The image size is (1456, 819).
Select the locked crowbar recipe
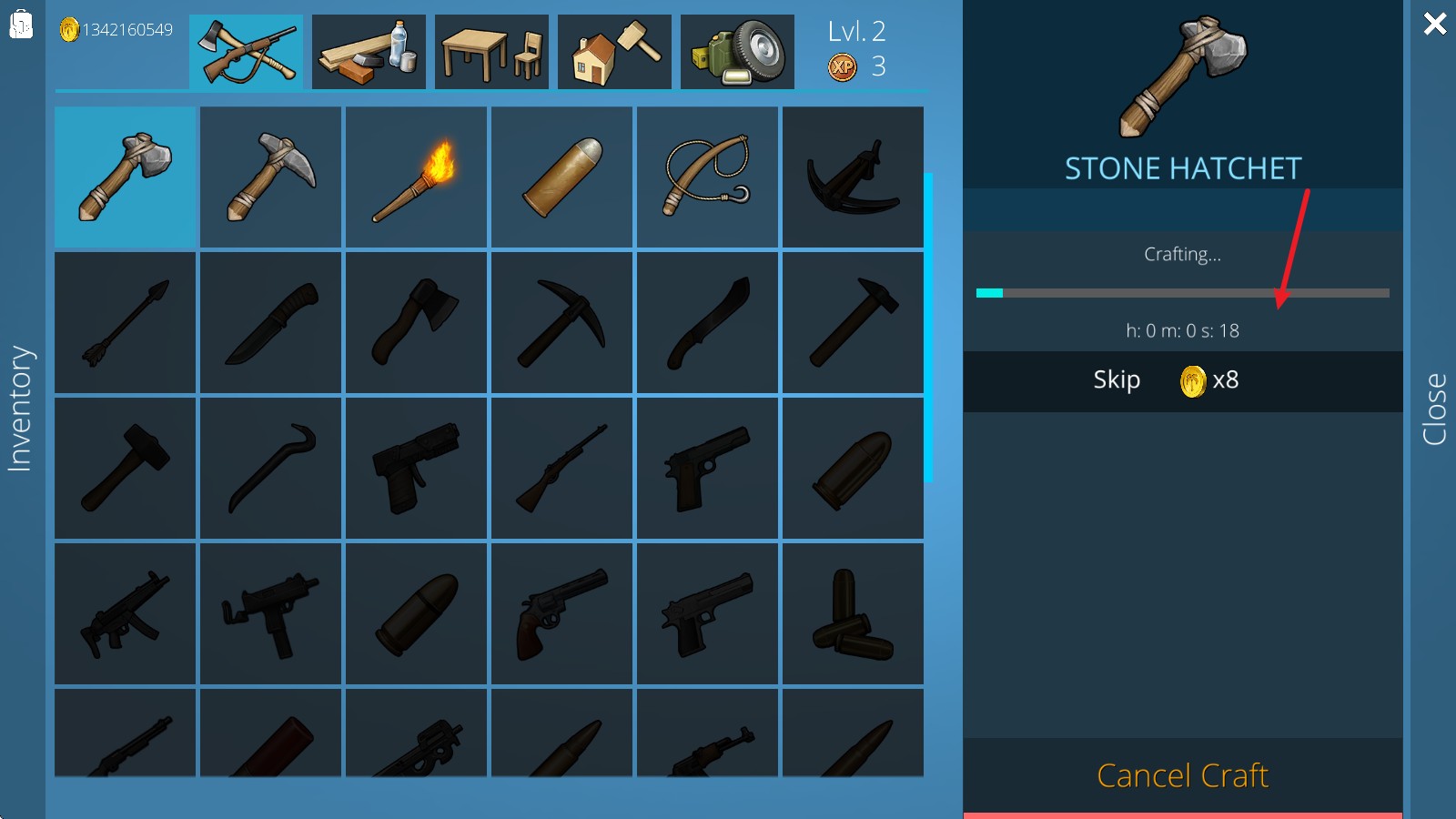271,468
